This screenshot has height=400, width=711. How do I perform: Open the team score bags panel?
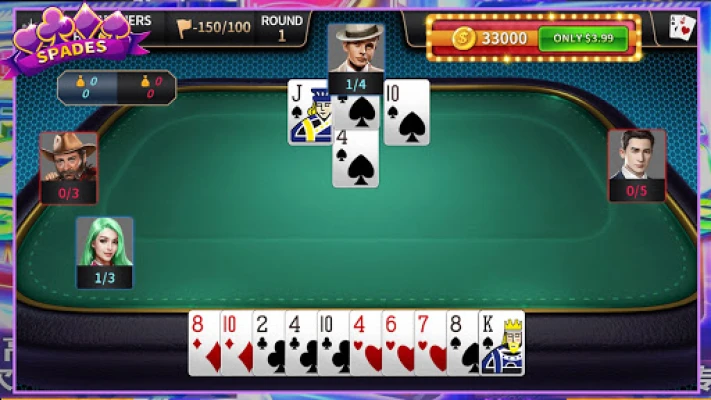pyautogui.click(x=117, y=88)
